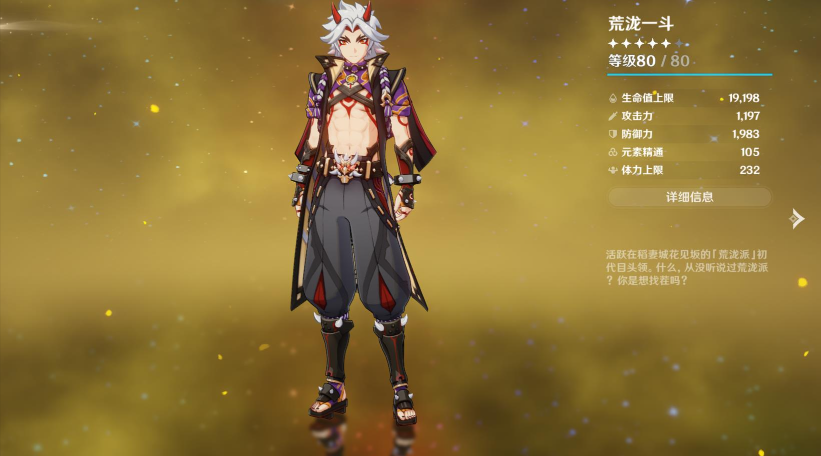Open the 详细信息 details button

click(689, 197)
